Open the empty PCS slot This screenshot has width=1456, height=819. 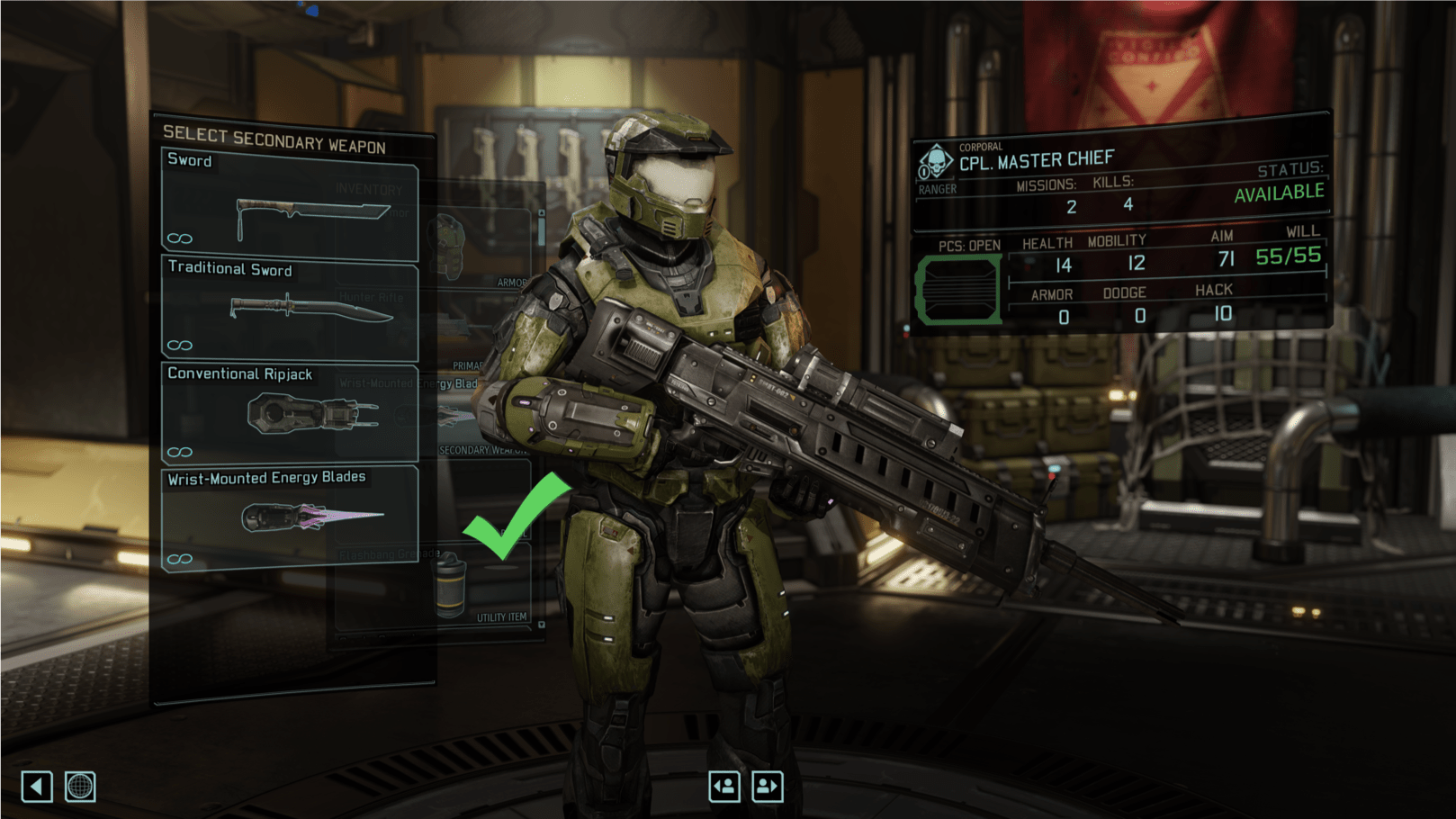click(958, 290)
